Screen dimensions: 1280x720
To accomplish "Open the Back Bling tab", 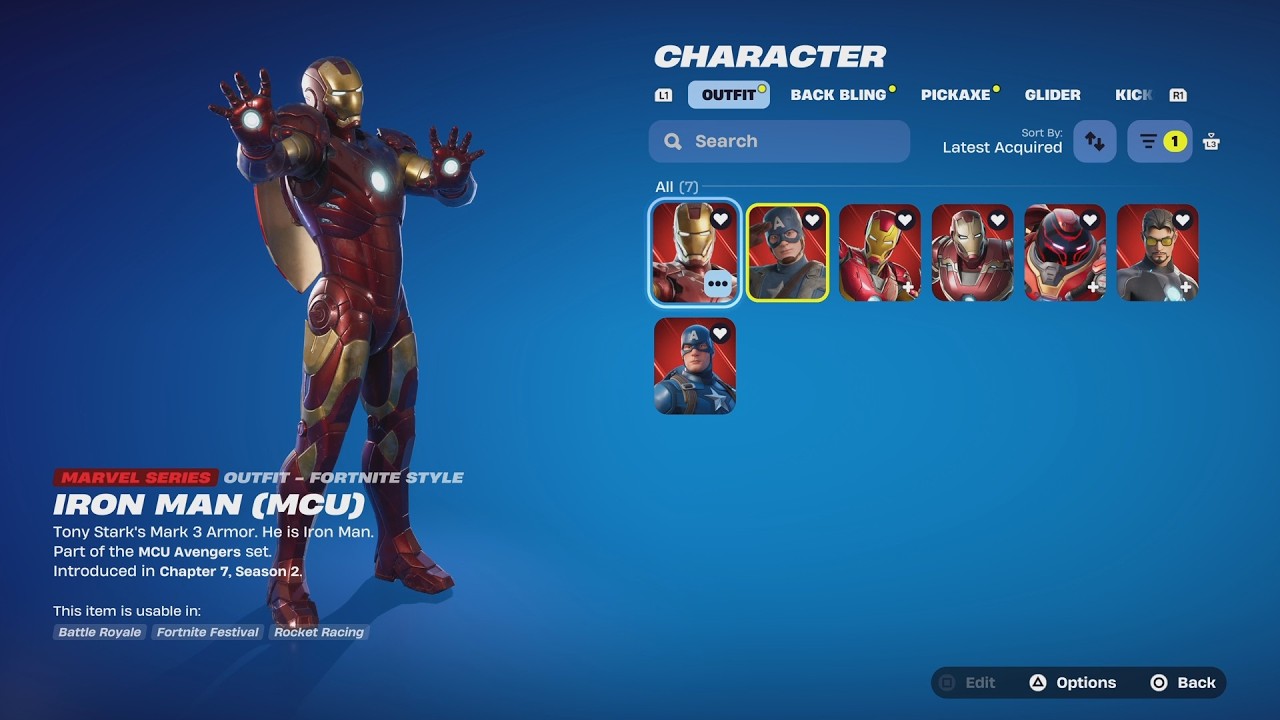I will pos(838,95).
